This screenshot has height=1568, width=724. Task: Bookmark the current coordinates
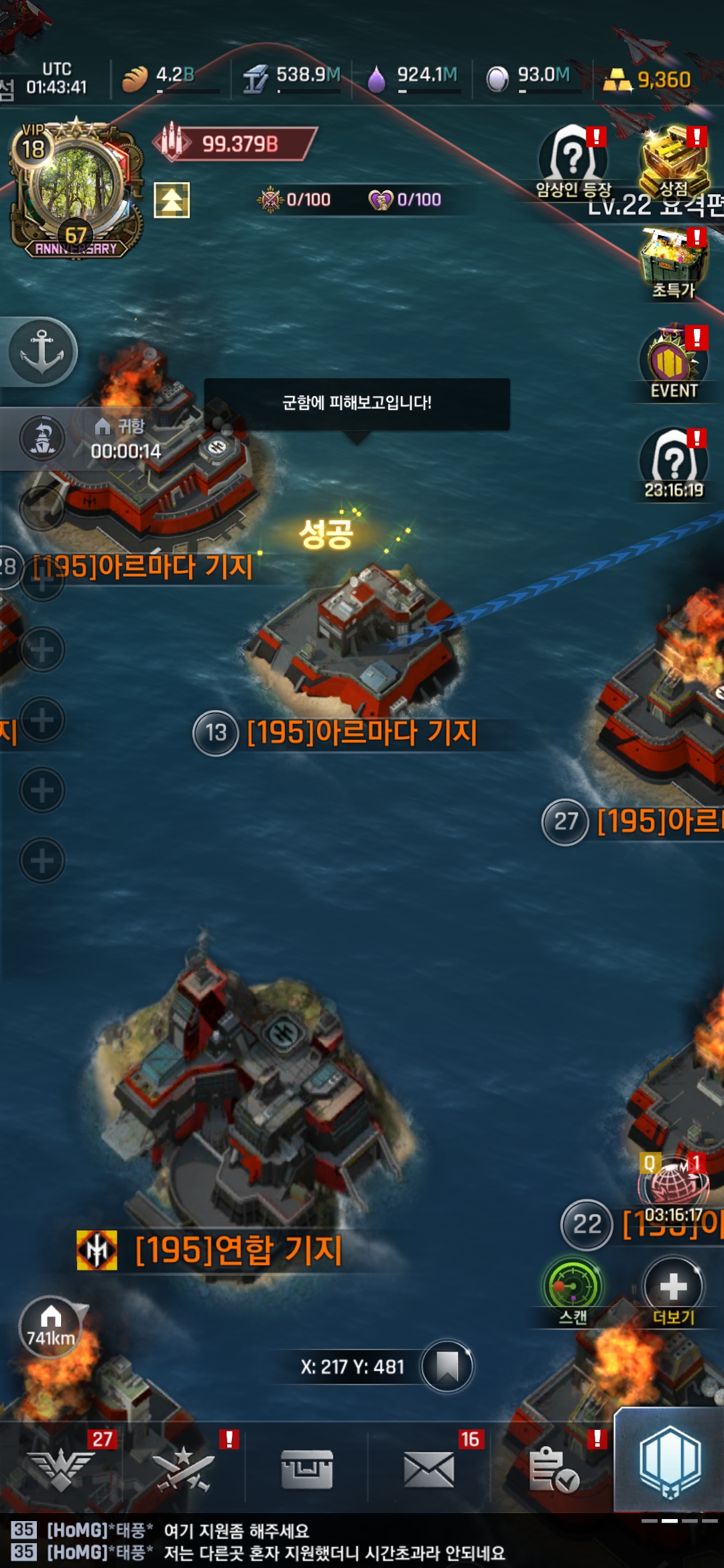coord(446,1366)
